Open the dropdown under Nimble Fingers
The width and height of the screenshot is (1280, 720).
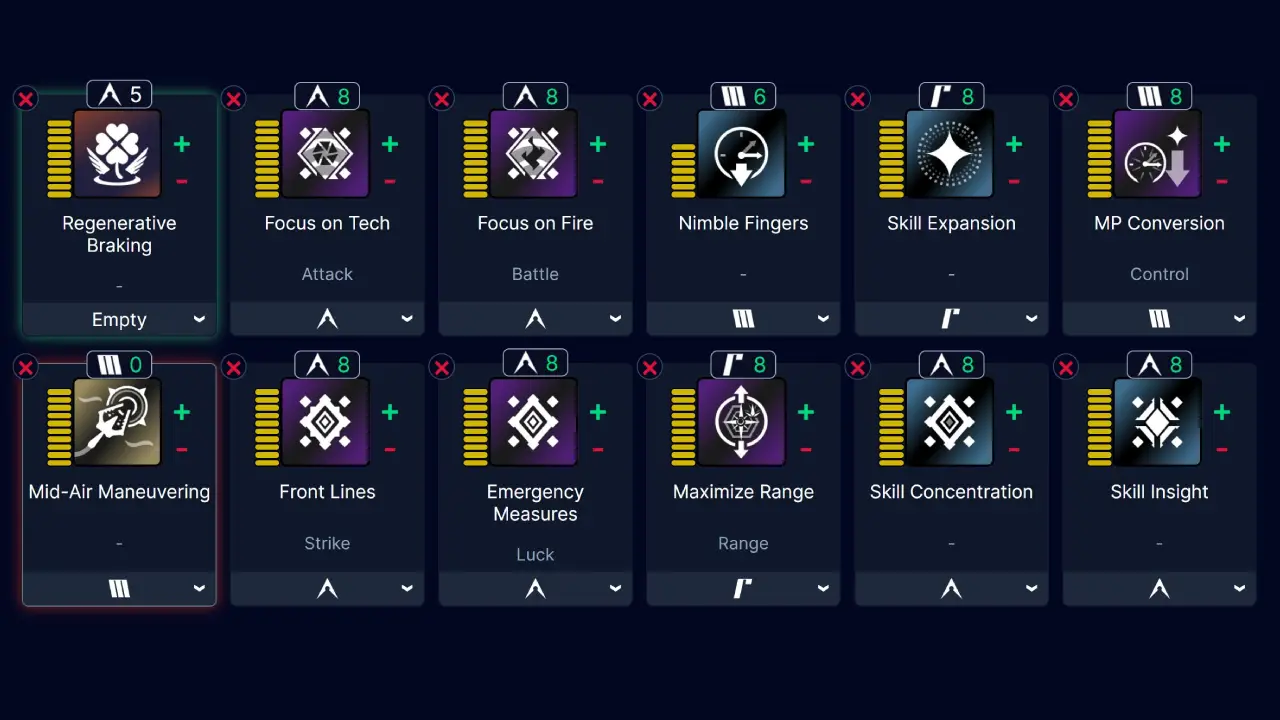743,318
